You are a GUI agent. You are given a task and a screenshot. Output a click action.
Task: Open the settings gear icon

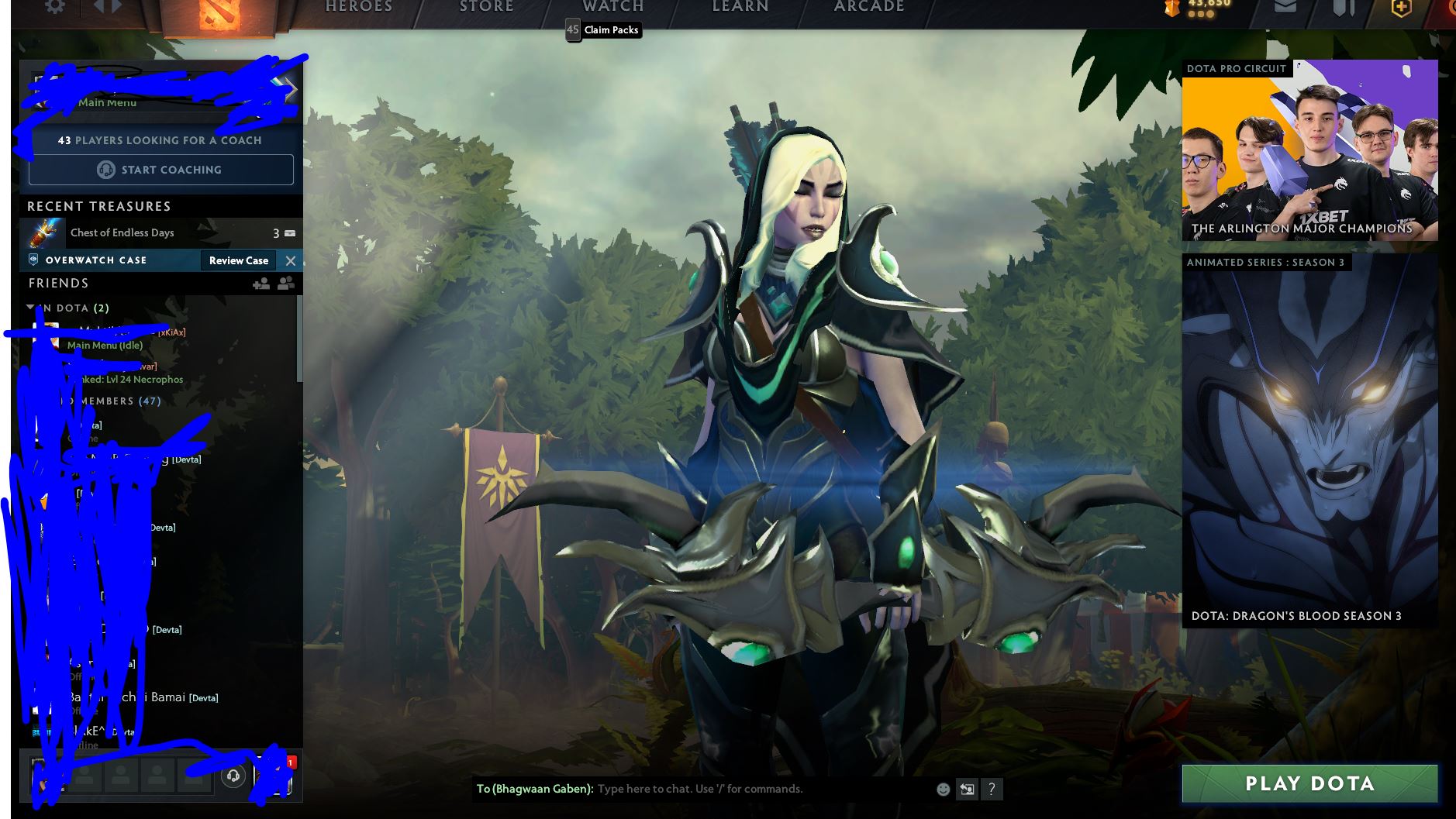[x=54, y=6]
